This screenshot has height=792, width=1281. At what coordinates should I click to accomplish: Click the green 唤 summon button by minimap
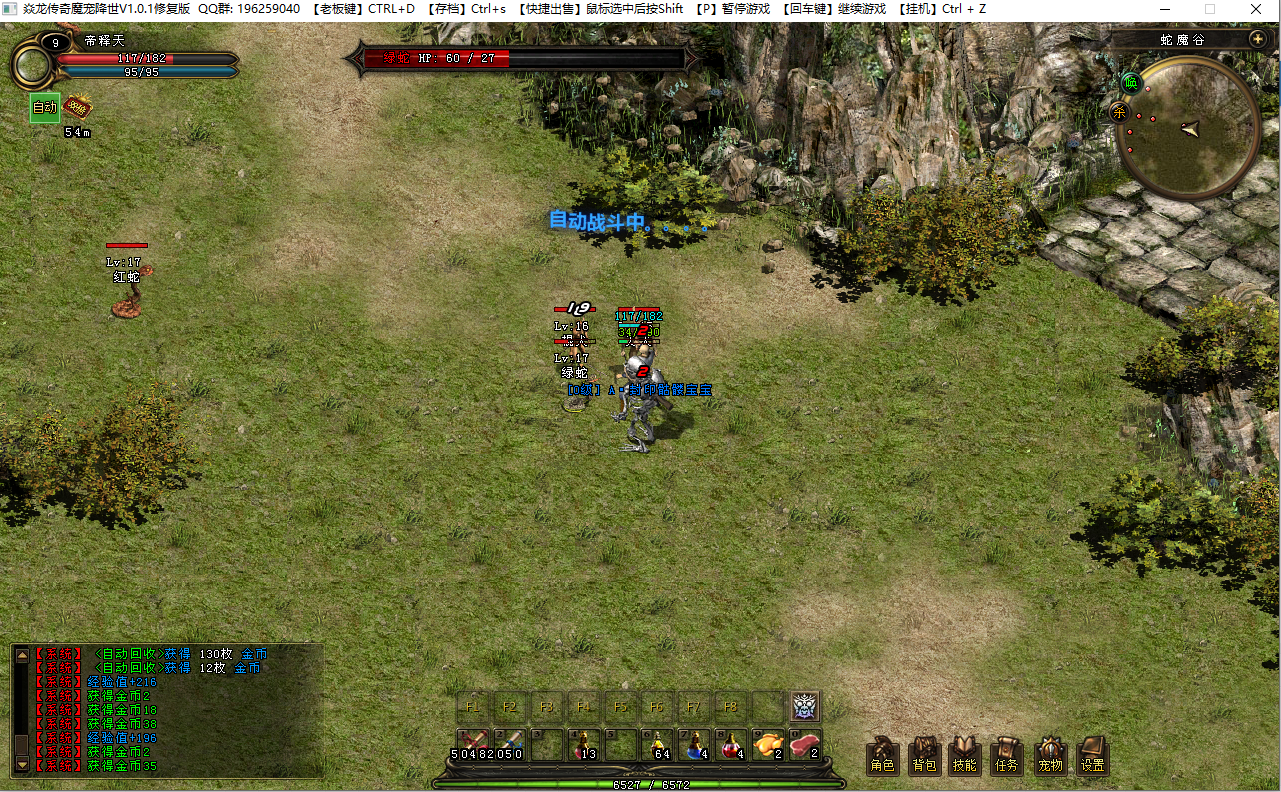tap(1131, 82)
